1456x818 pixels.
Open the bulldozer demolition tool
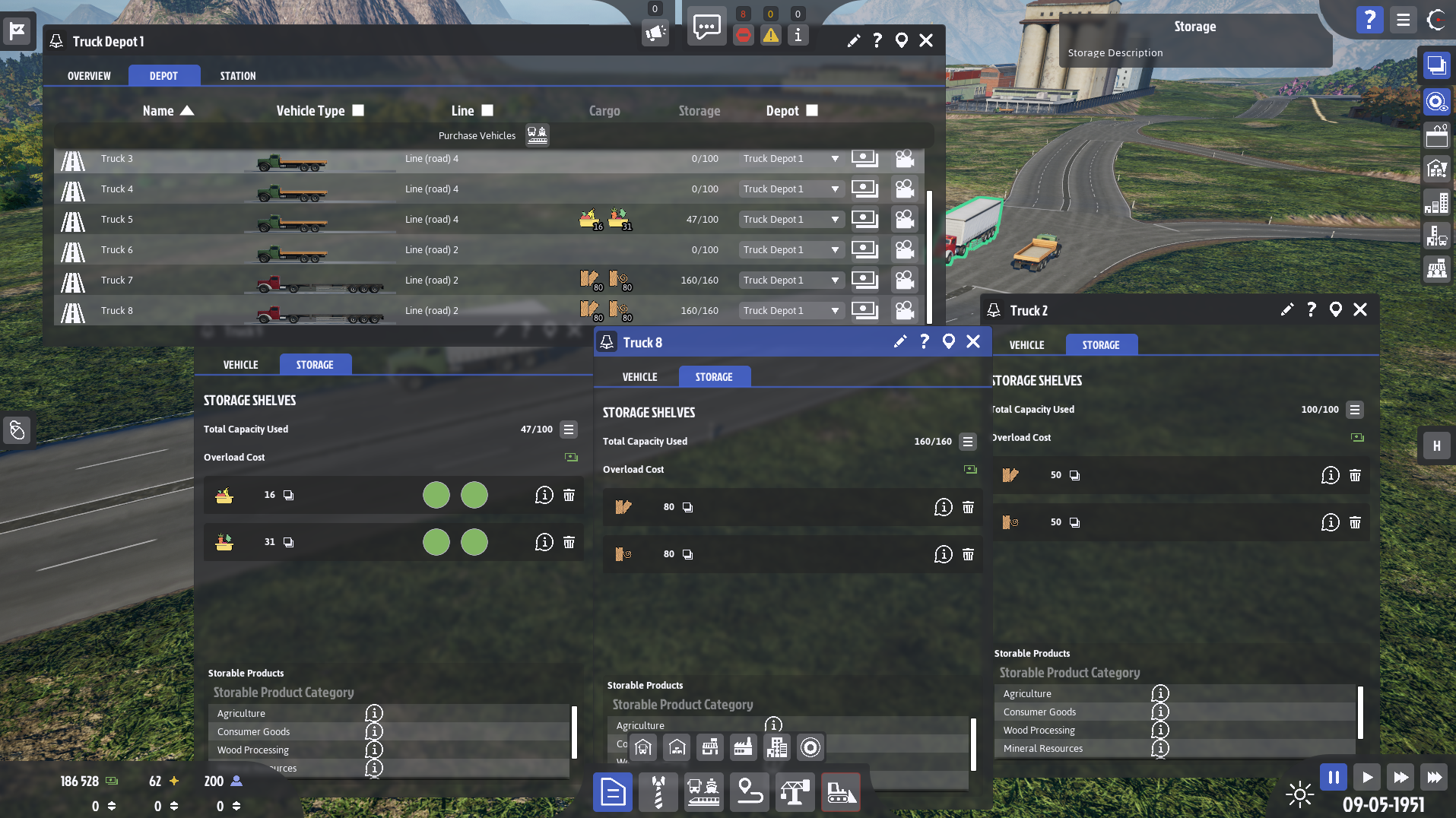[840, 792]
